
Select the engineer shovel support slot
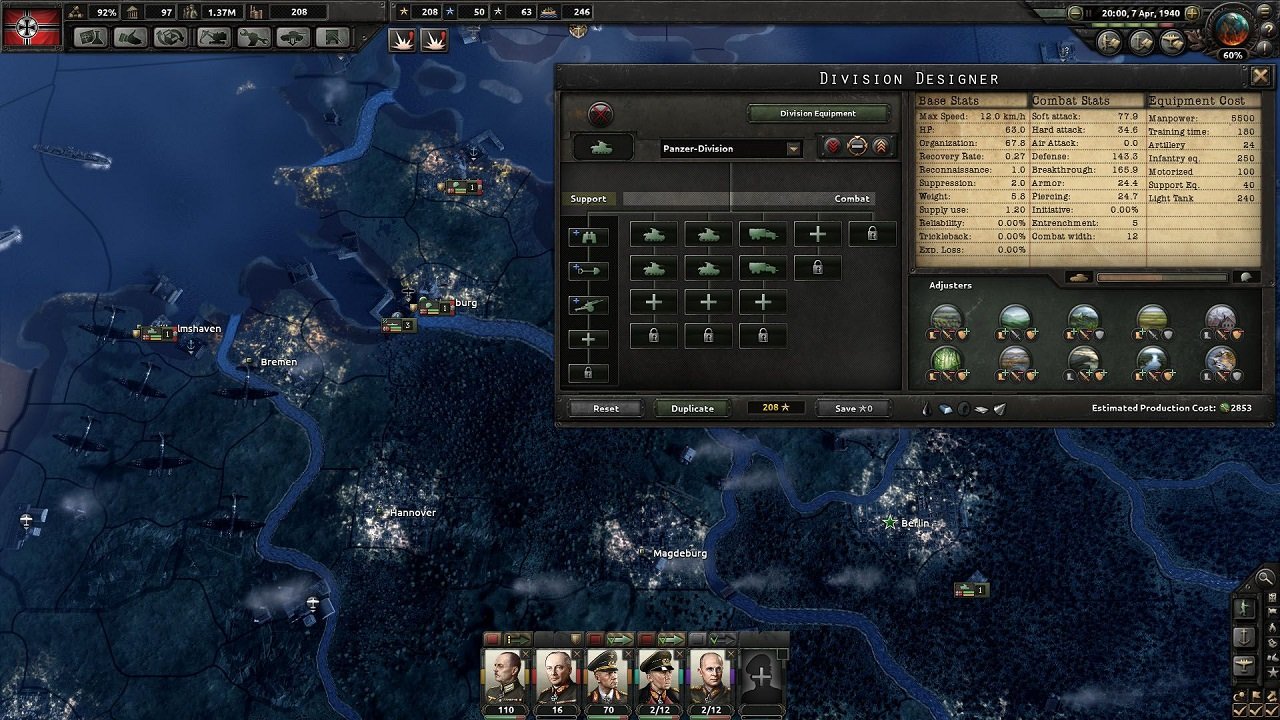(x=587, y=269)
